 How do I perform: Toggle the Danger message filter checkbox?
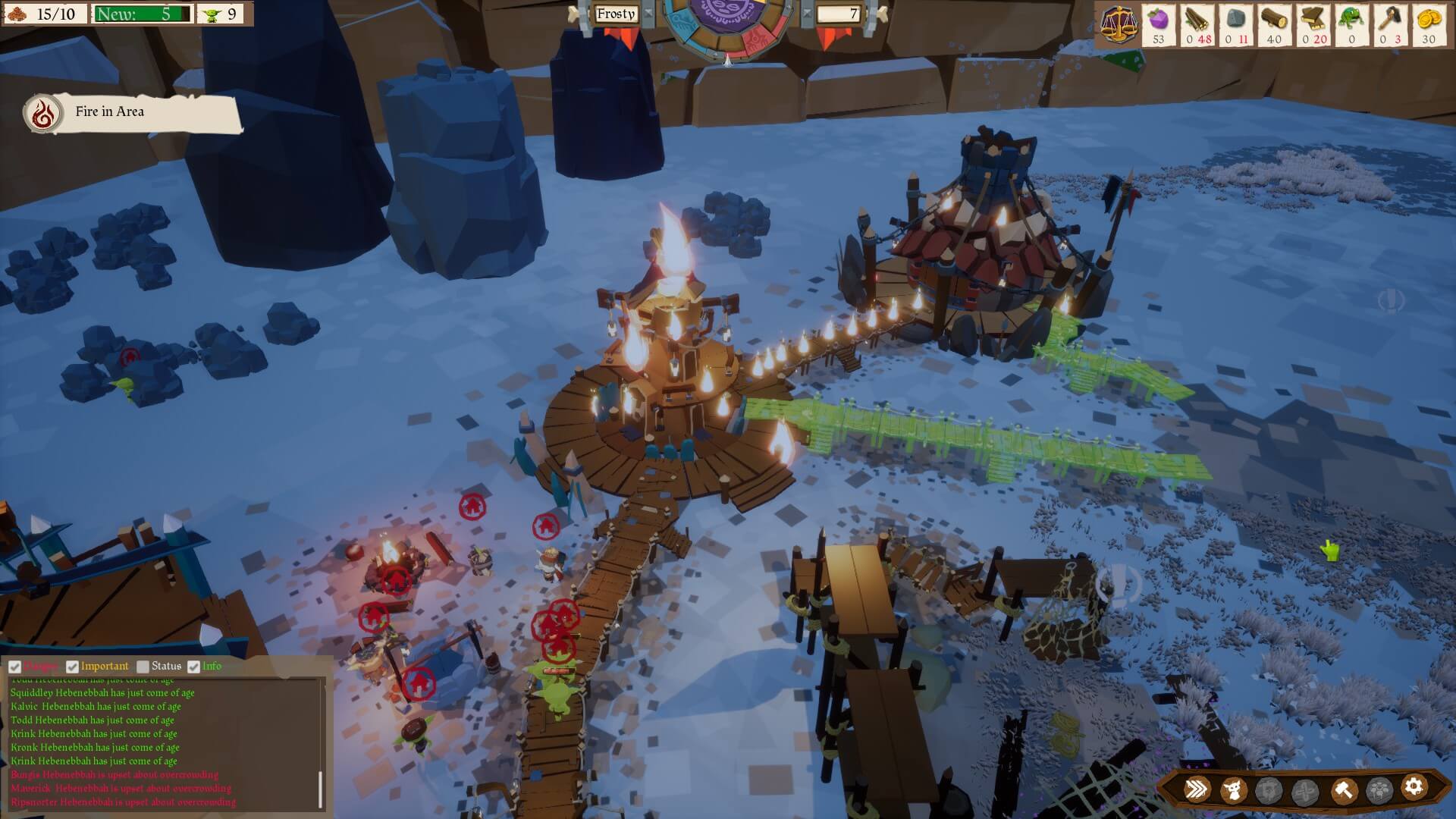[x=14, y=667]
